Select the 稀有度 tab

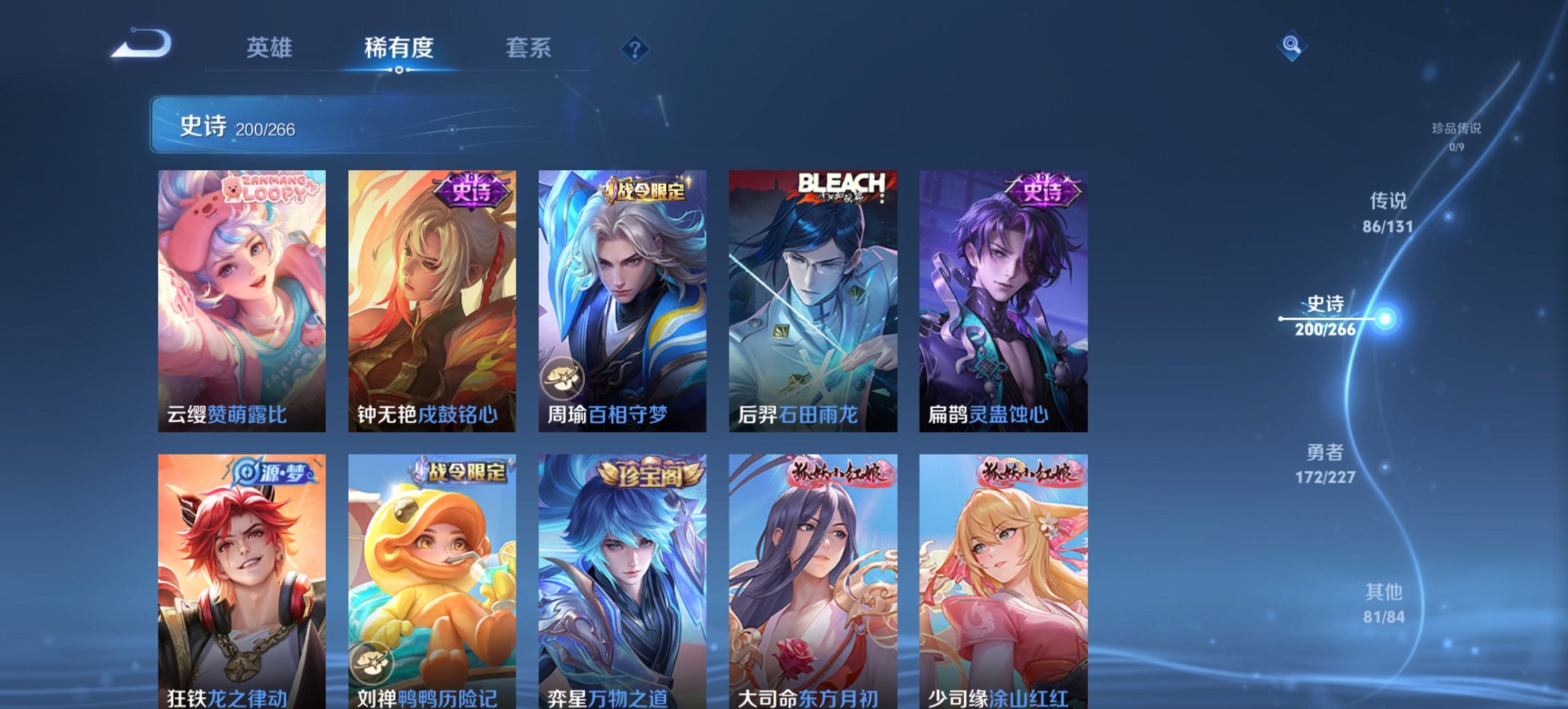tap(399, 48)
